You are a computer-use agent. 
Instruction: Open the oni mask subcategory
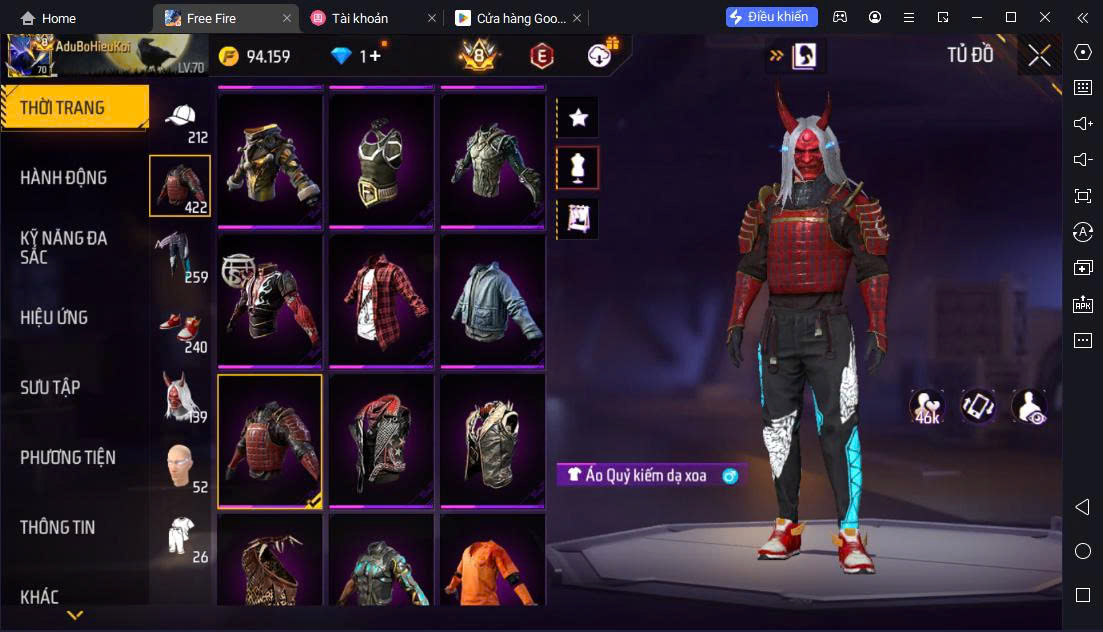pyautogui.click(x=180, y=397)
